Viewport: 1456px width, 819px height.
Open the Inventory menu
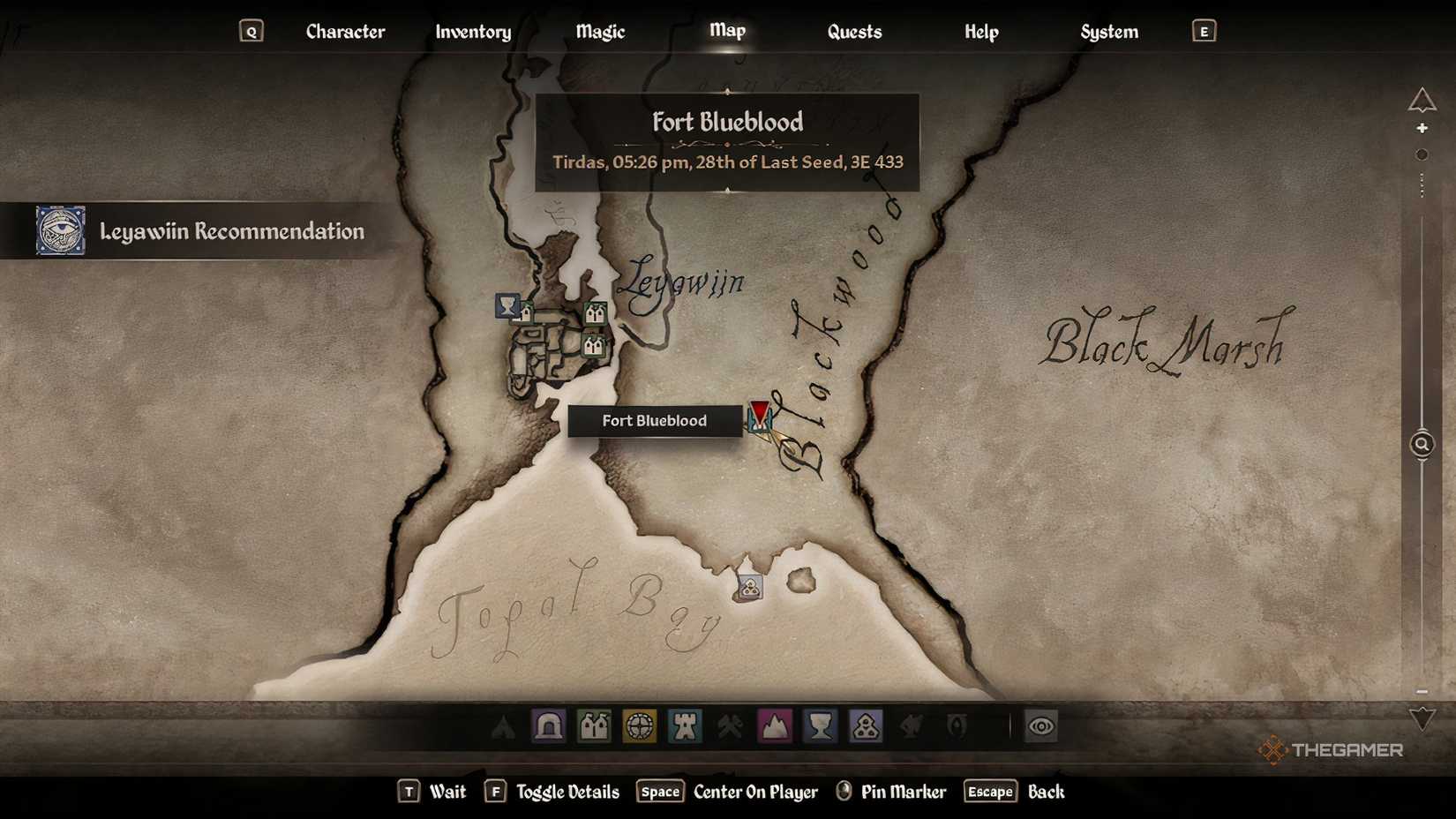pos(473,31)
